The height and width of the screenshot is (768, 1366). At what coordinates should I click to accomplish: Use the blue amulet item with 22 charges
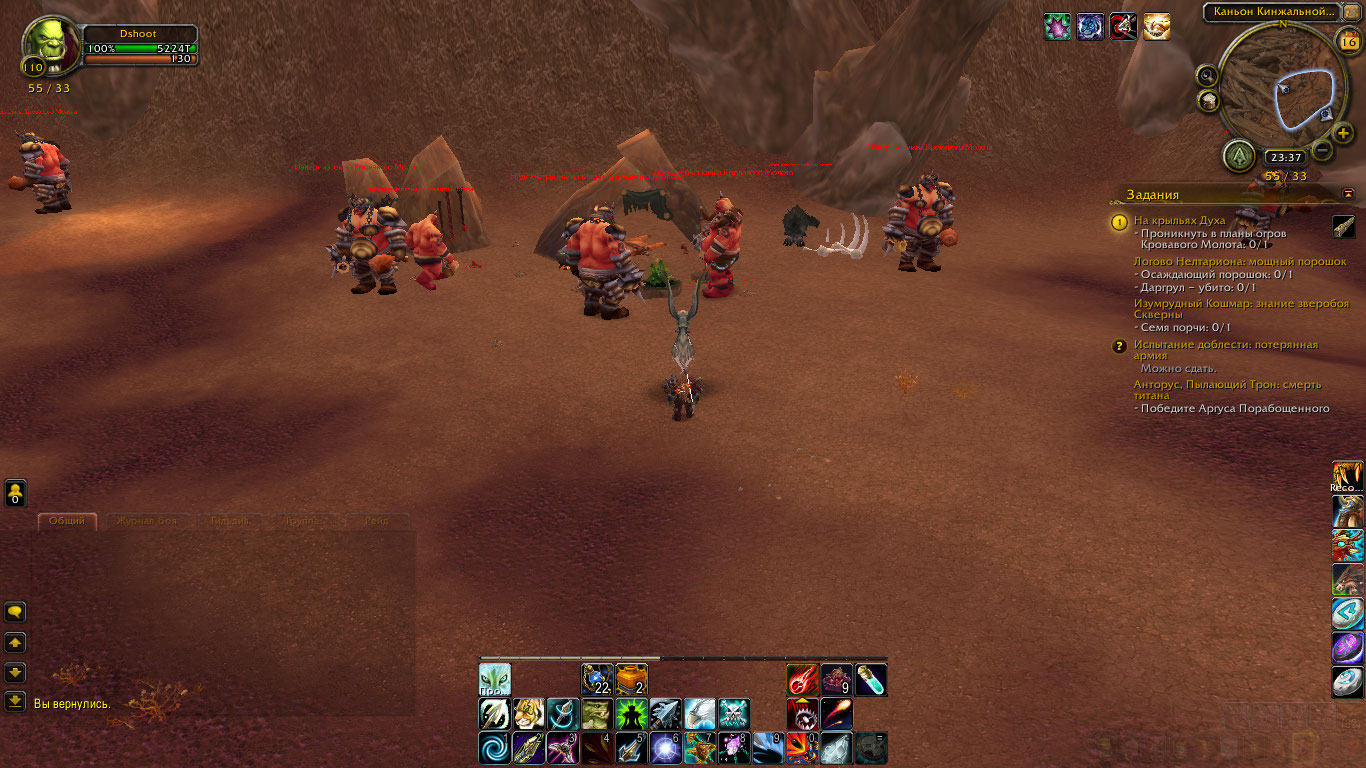597,680
